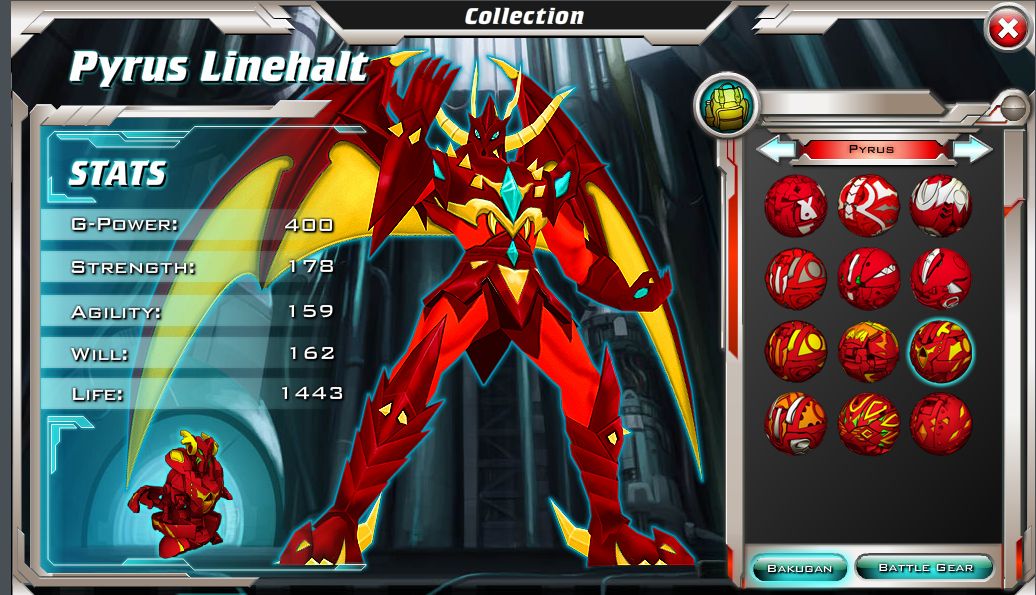1036x595 pixels.
Task: Open the green backpack icon
Action: click(726, 105)
